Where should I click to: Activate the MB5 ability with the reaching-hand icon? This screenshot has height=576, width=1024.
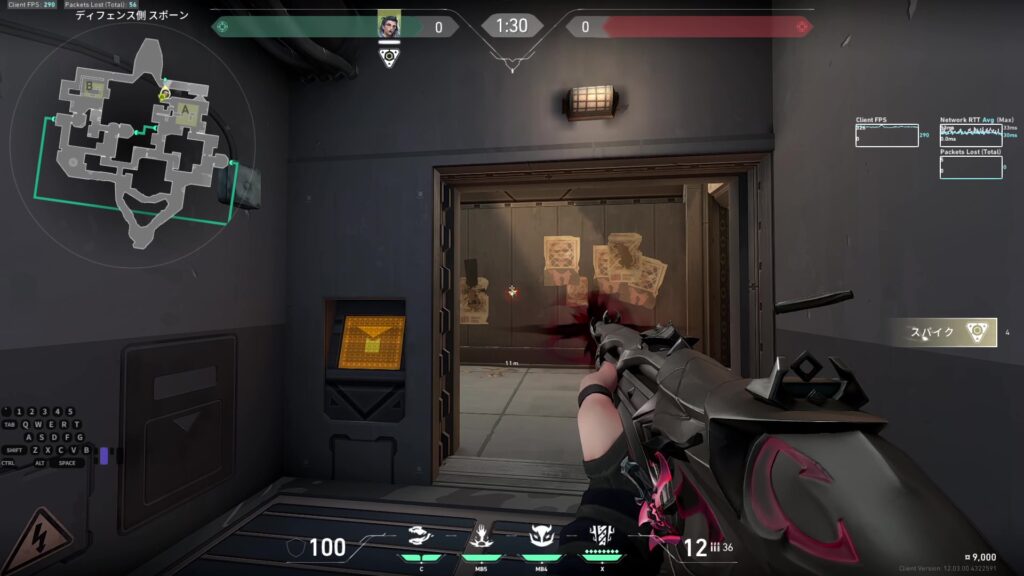[x=482, y=538]
